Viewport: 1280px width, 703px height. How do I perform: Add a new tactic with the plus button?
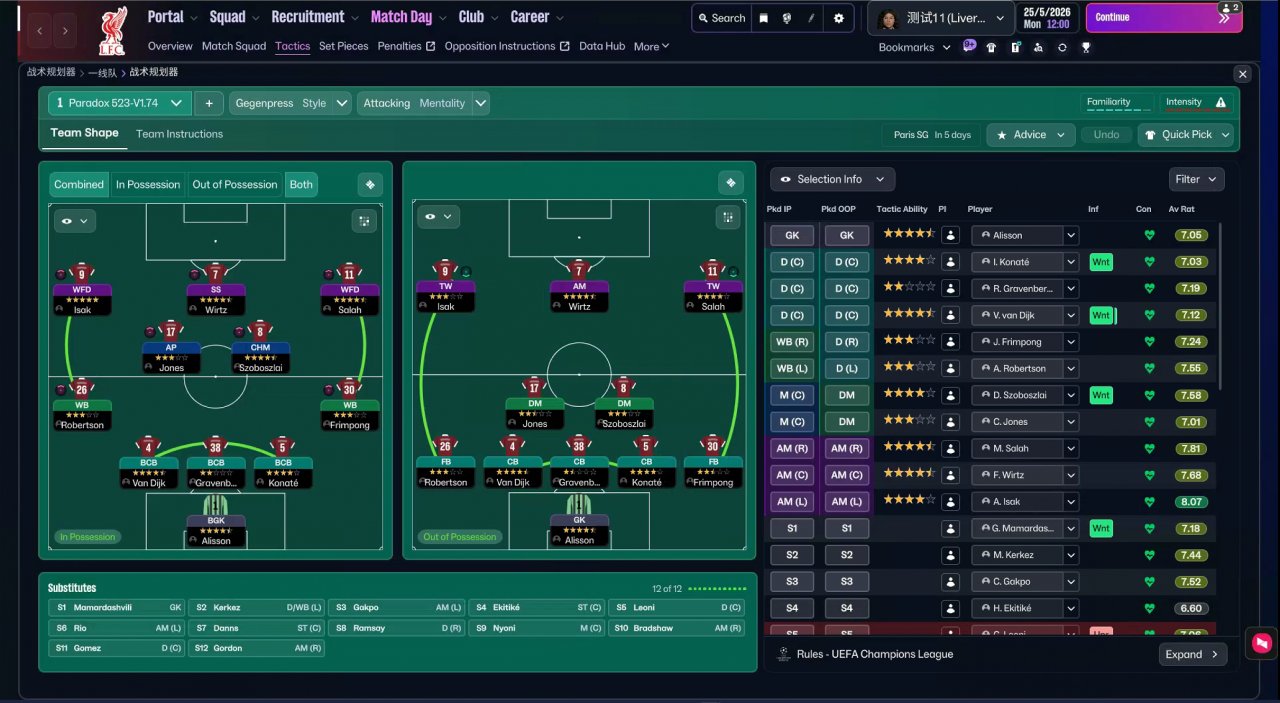209,103
